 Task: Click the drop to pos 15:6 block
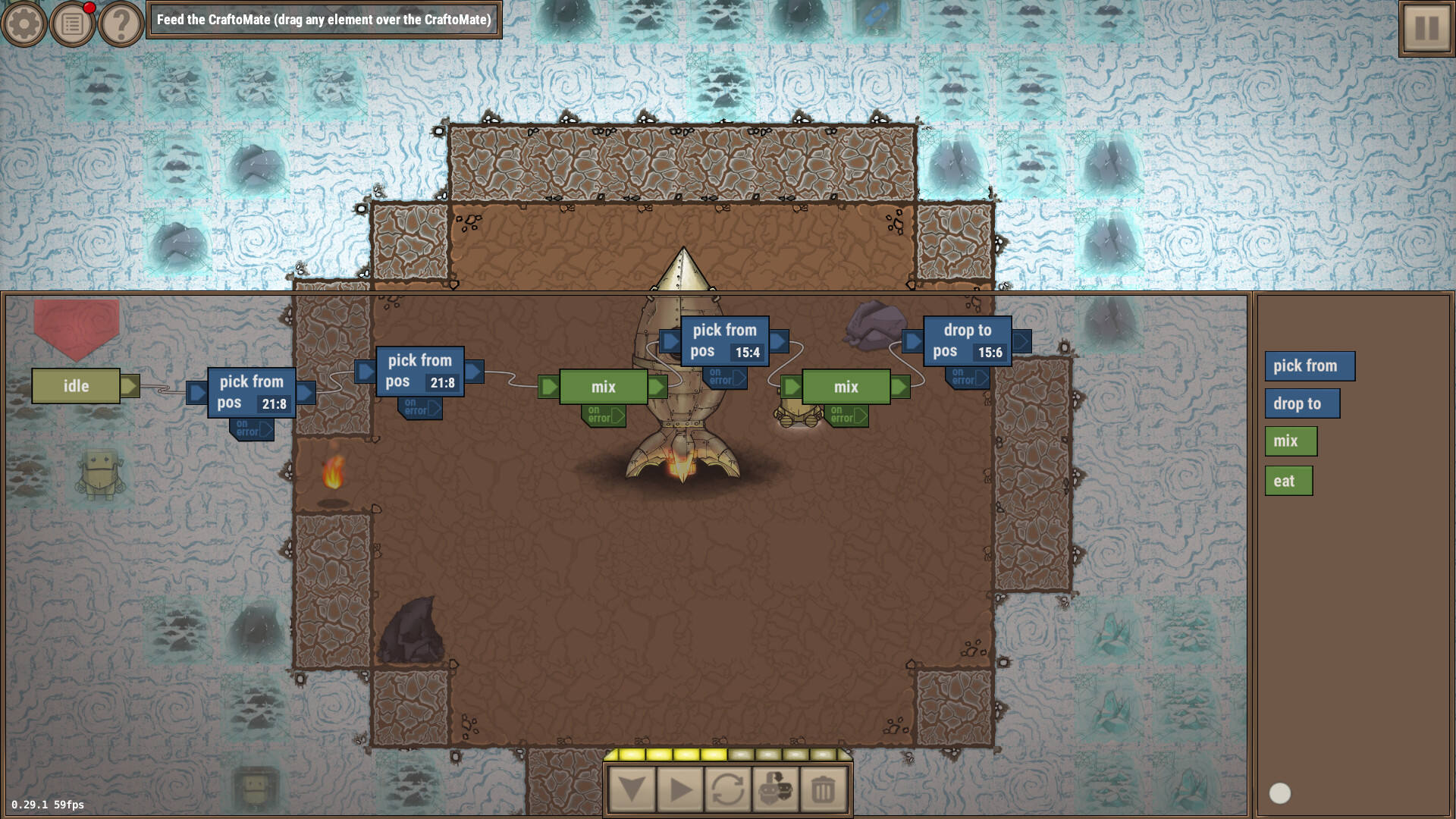point(967,340)
